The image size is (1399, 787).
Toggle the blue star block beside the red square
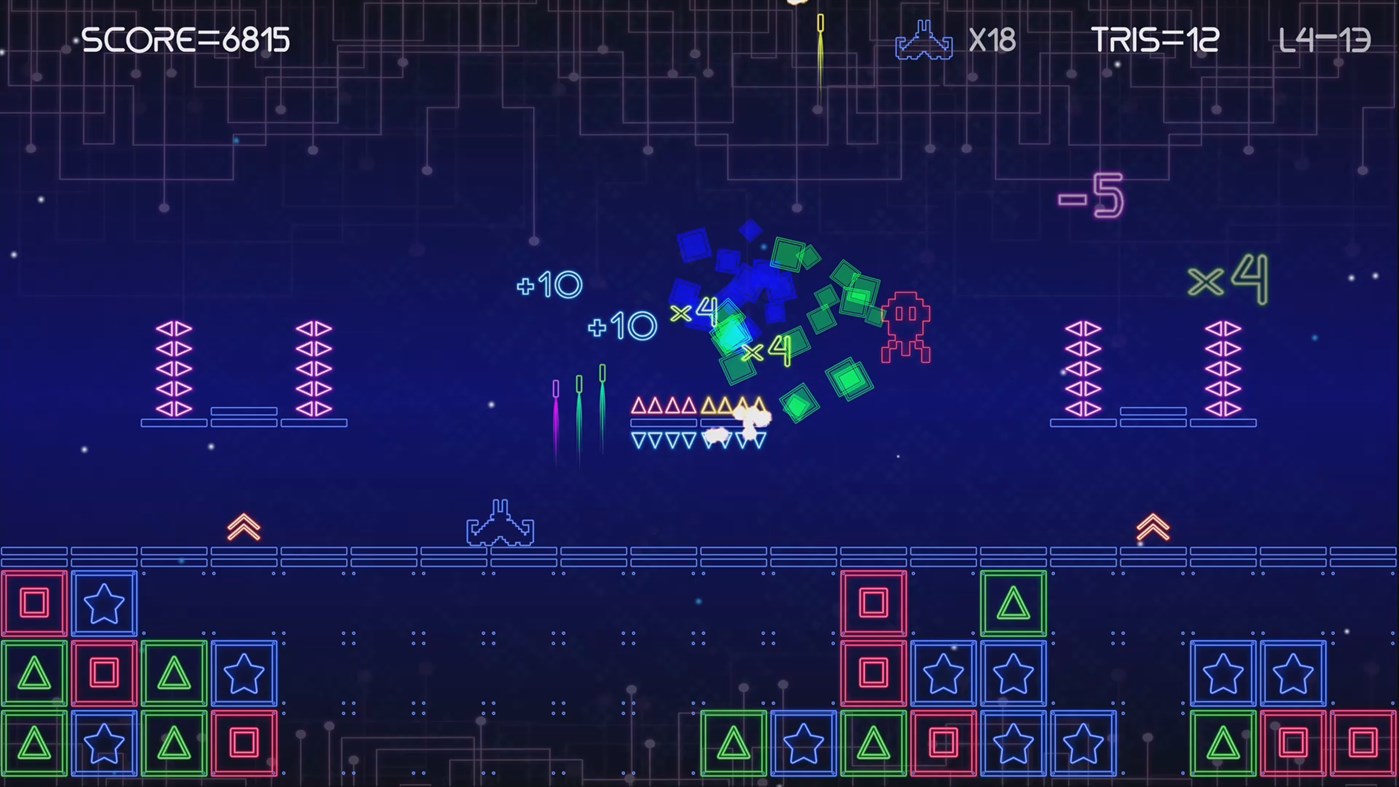[x=104, y=602]
